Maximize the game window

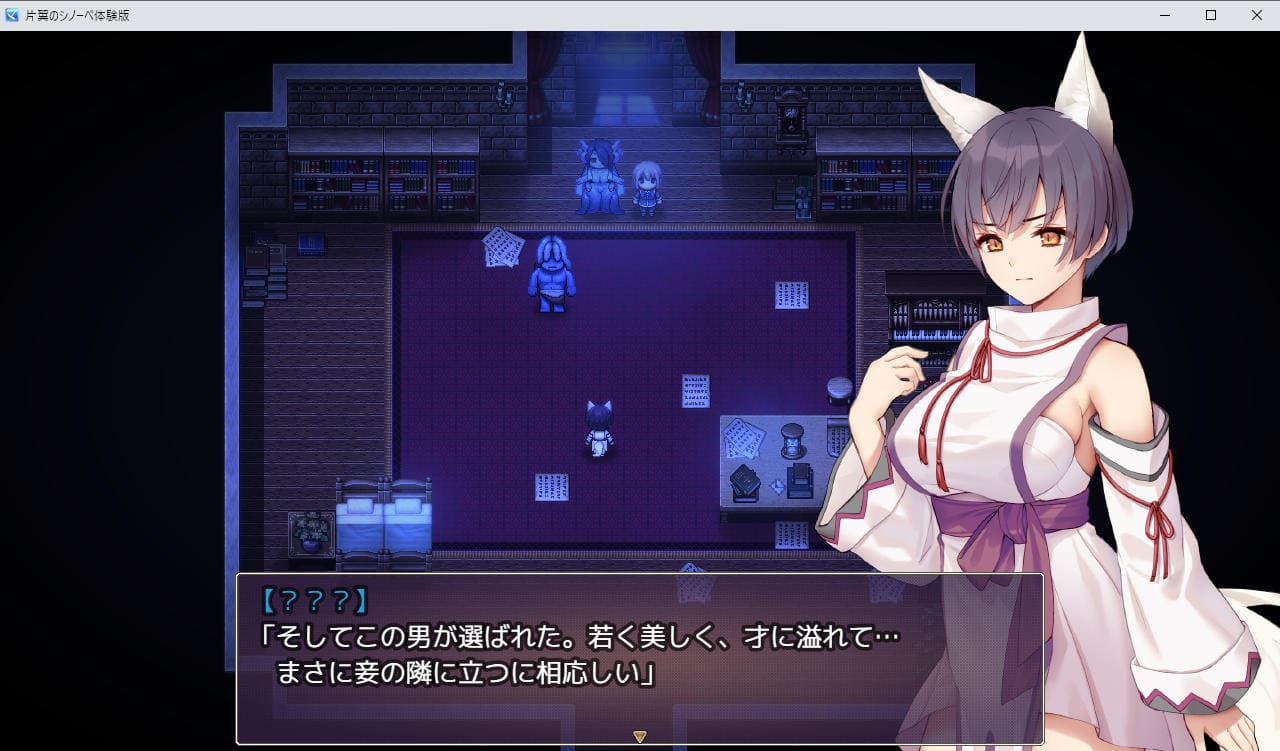pos(1211,15)
